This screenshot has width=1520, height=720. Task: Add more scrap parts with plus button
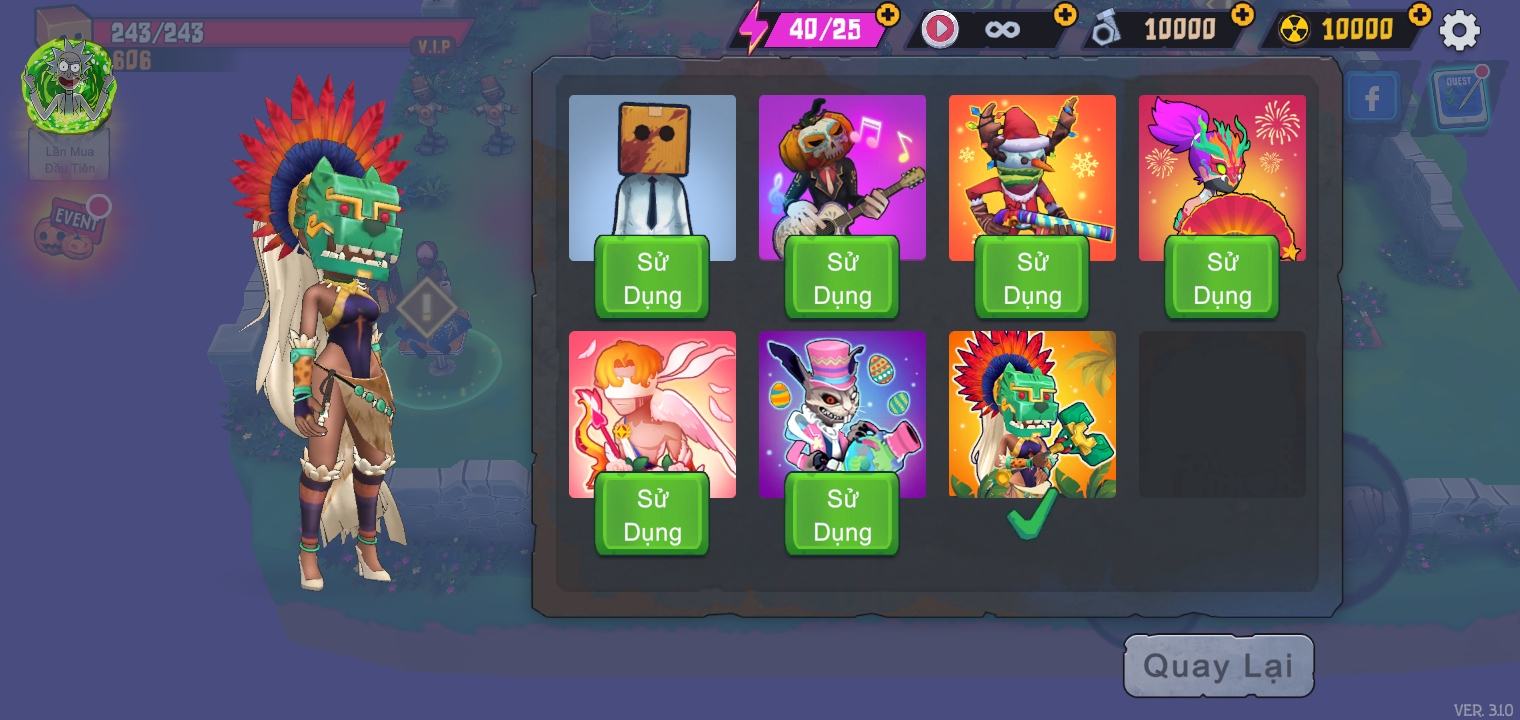(1242, 14)
